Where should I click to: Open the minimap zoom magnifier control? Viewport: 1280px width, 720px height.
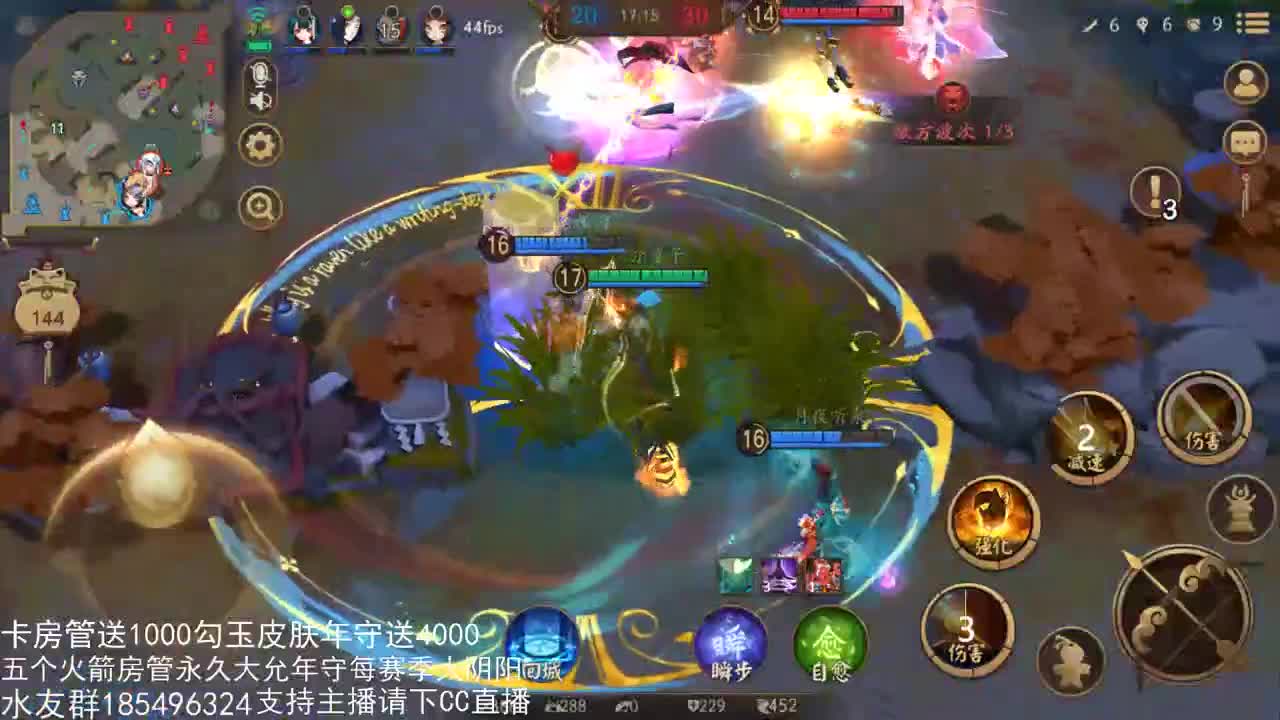point(261,204)
